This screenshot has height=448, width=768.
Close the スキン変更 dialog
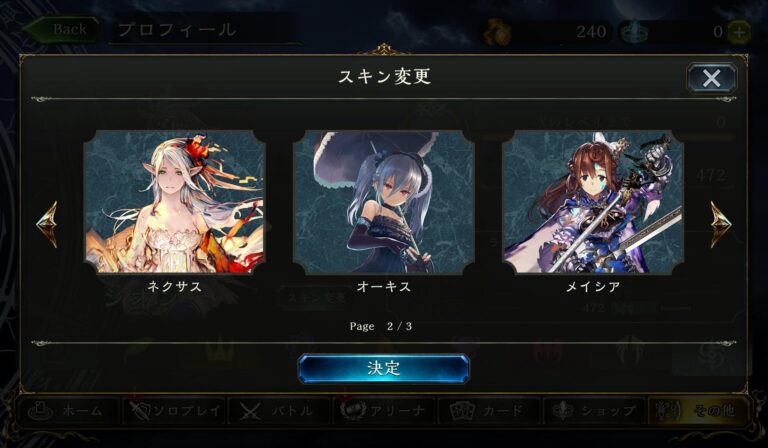[711, 78]
